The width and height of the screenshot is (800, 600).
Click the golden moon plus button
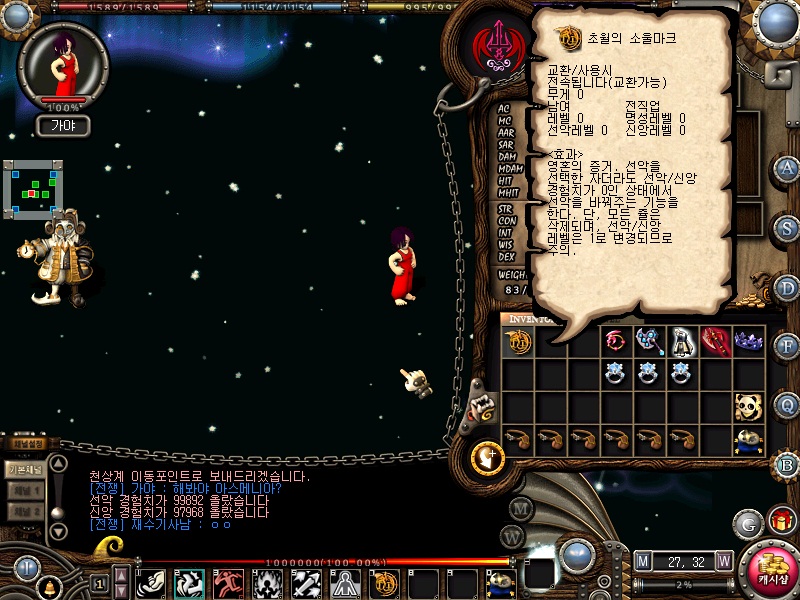(x=489, y=457)
